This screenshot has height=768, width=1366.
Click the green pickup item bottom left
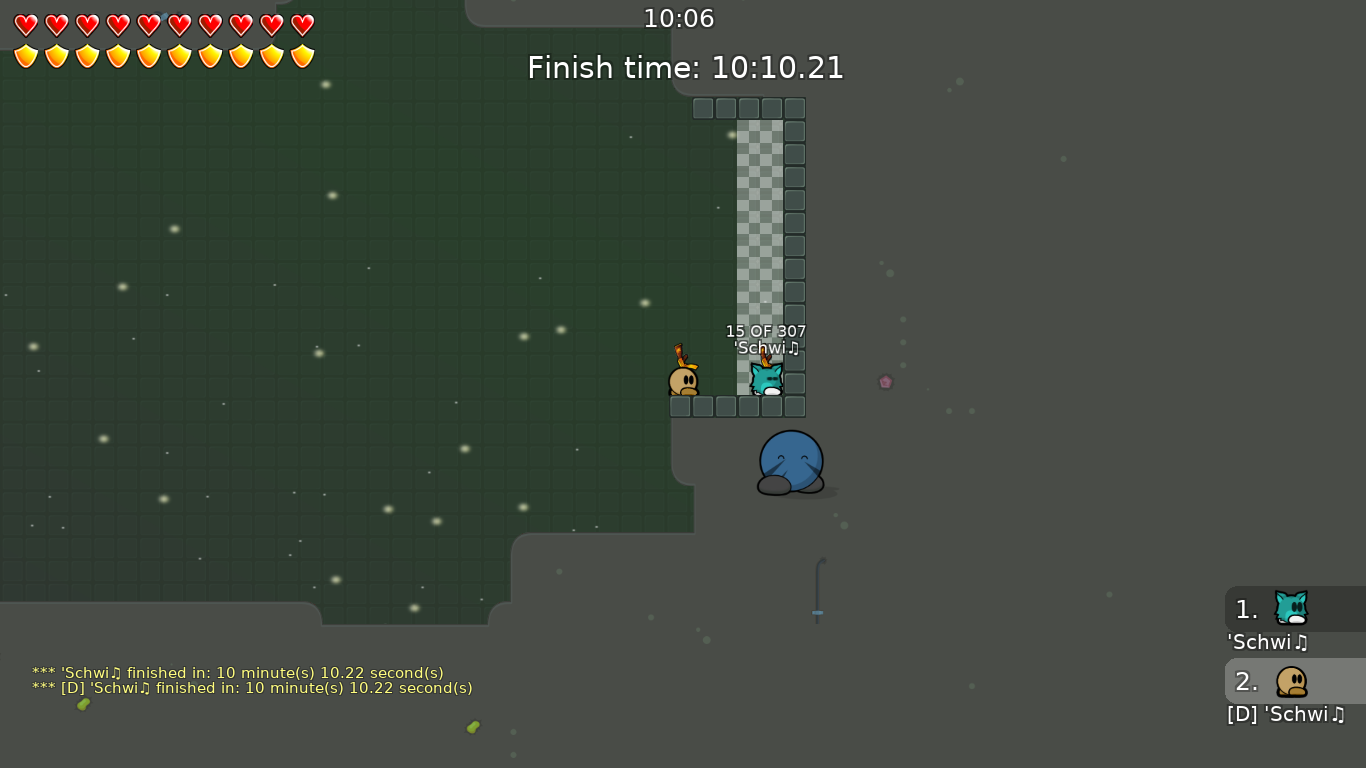(x=84, y=703)
